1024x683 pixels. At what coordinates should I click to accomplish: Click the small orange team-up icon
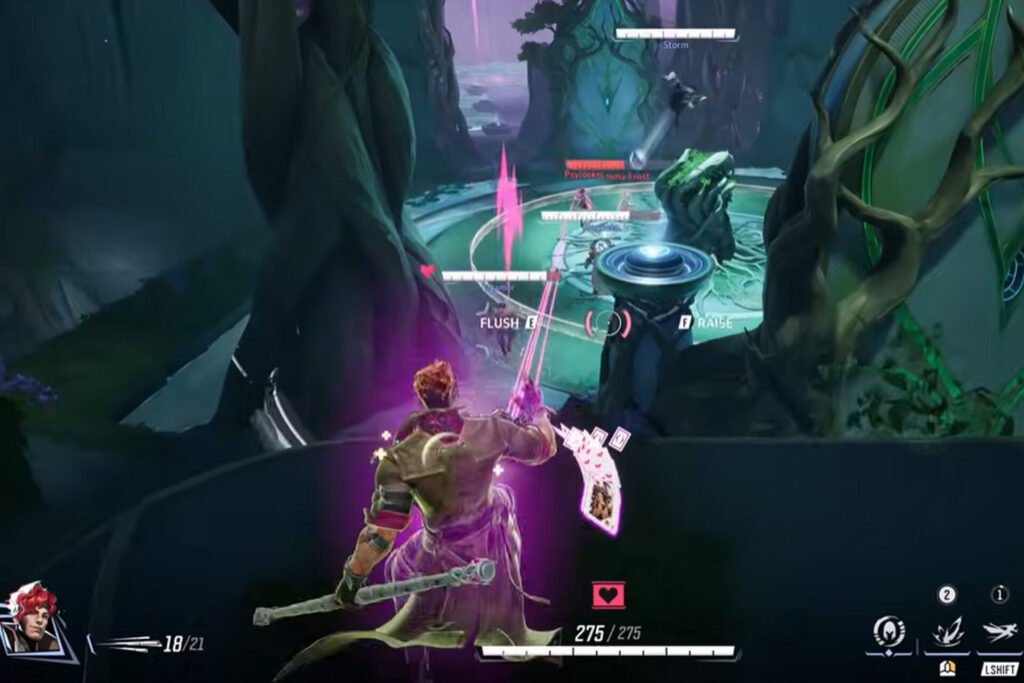tap(946, 669)
